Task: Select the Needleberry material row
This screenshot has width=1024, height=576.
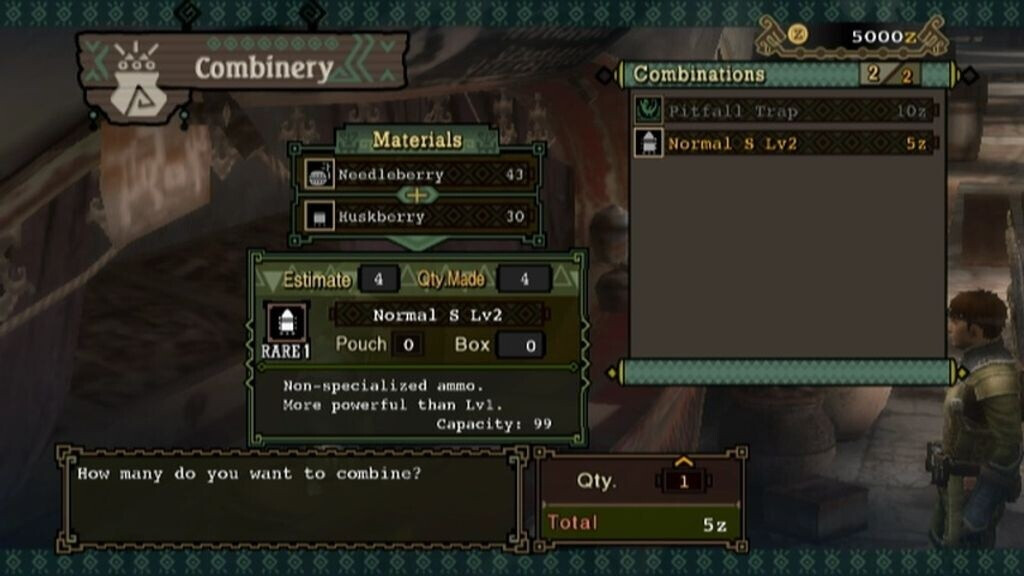Action: [417, 174]
